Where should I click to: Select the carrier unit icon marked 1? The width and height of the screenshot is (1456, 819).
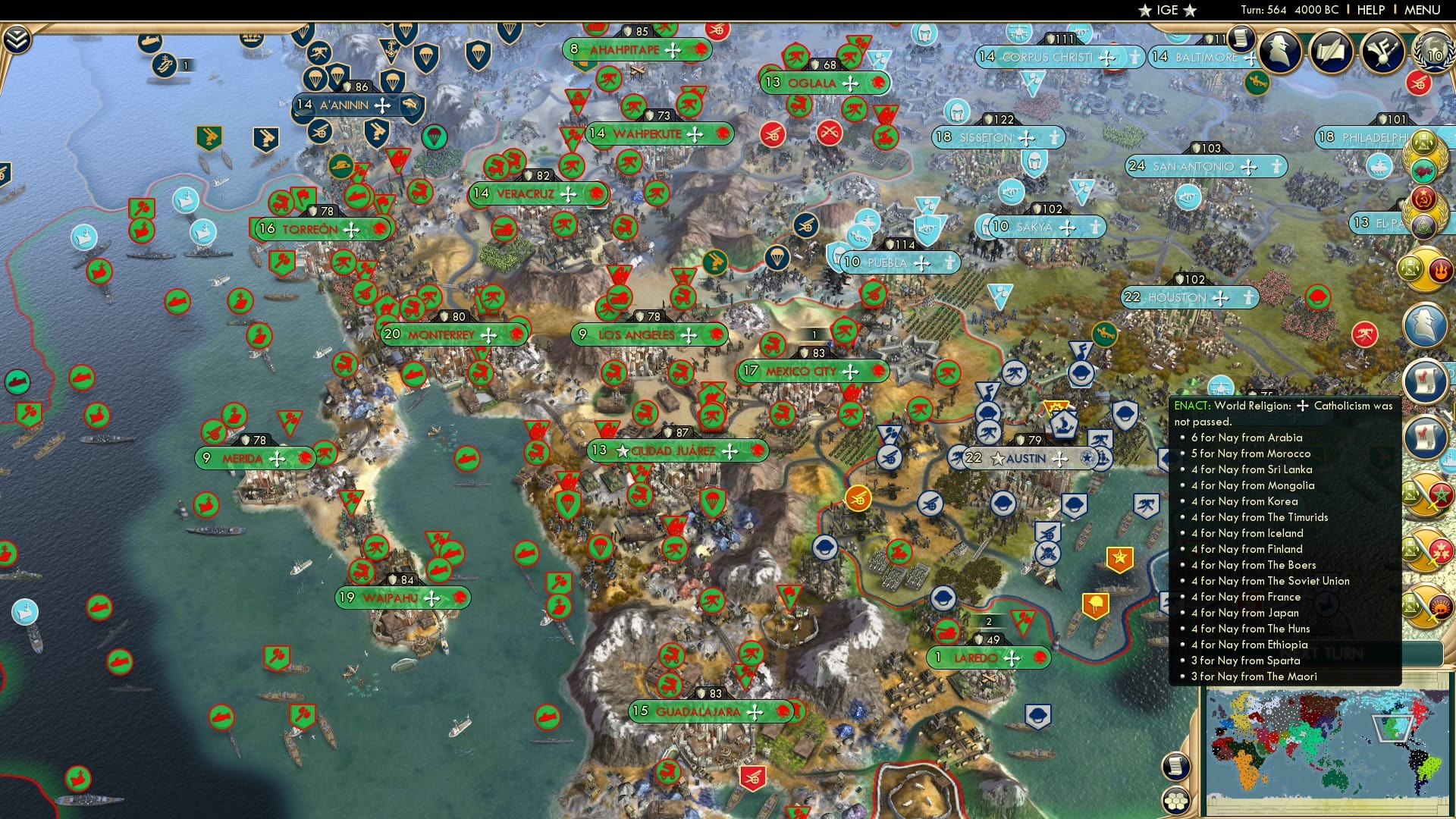(x=165, y=66)
